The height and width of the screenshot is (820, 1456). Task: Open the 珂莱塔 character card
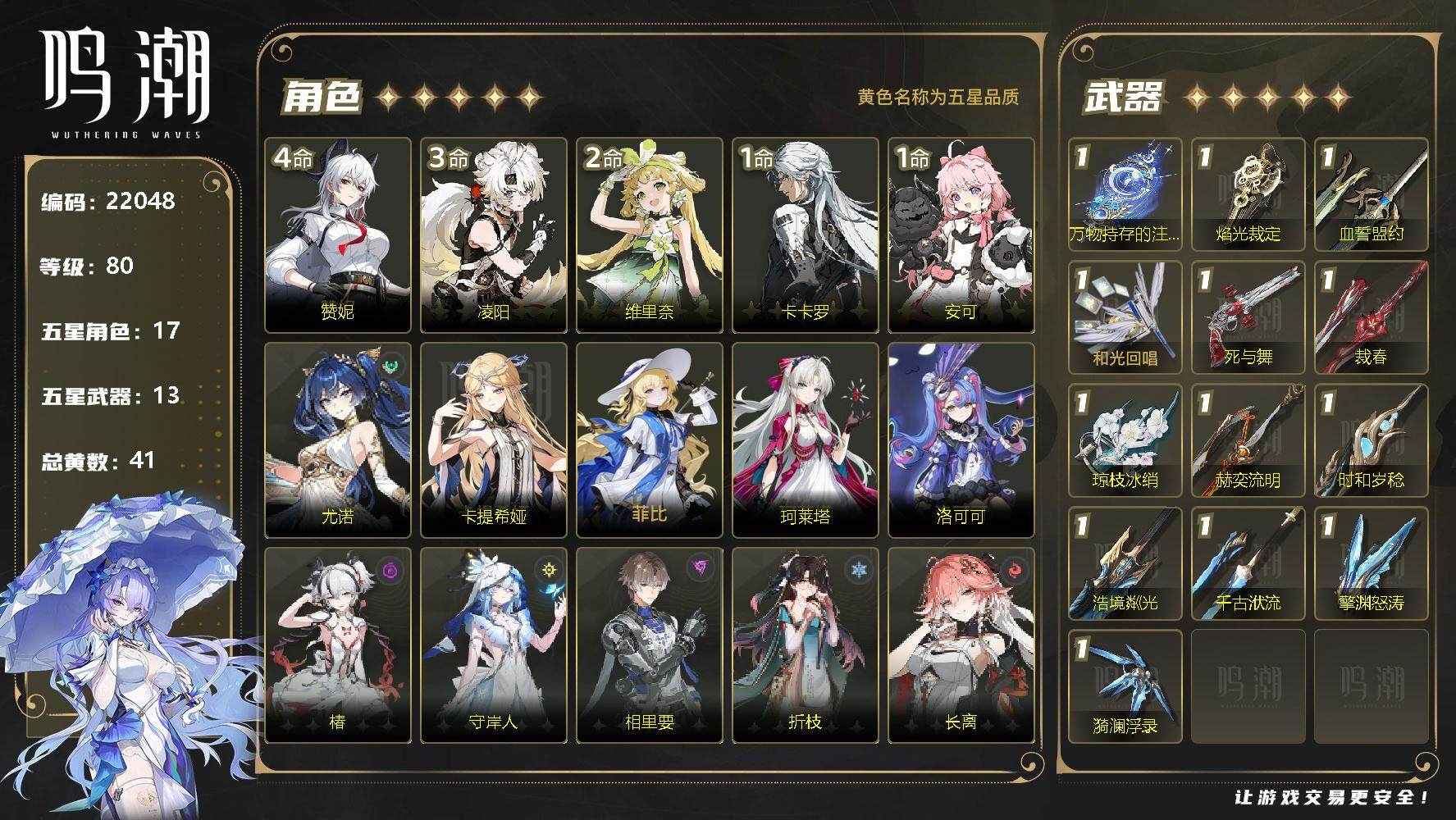pyautogui.click(x=805, y=440)
